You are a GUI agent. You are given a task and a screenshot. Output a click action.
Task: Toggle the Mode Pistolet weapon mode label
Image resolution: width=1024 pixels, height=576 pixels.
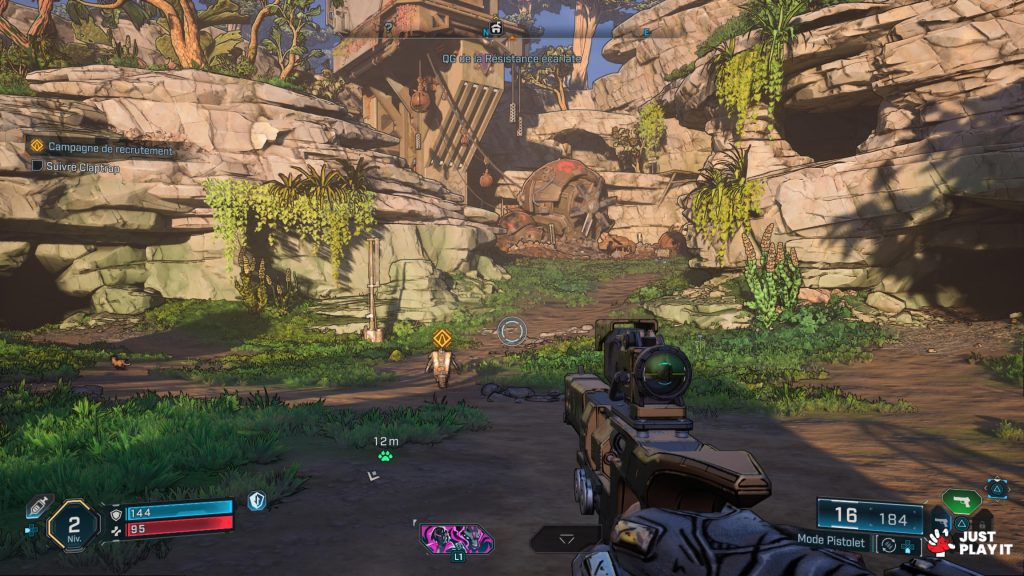coord(833,539)
